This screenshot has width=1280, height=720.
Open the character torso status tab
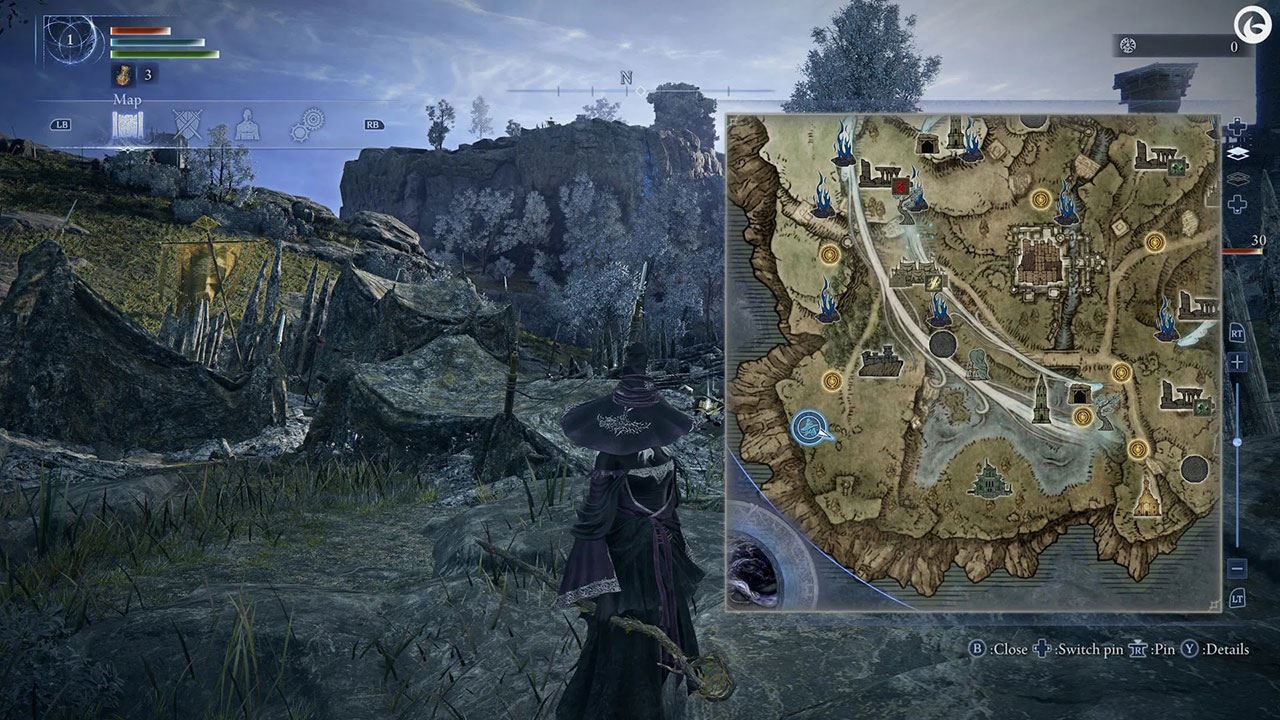pos(246,125)
